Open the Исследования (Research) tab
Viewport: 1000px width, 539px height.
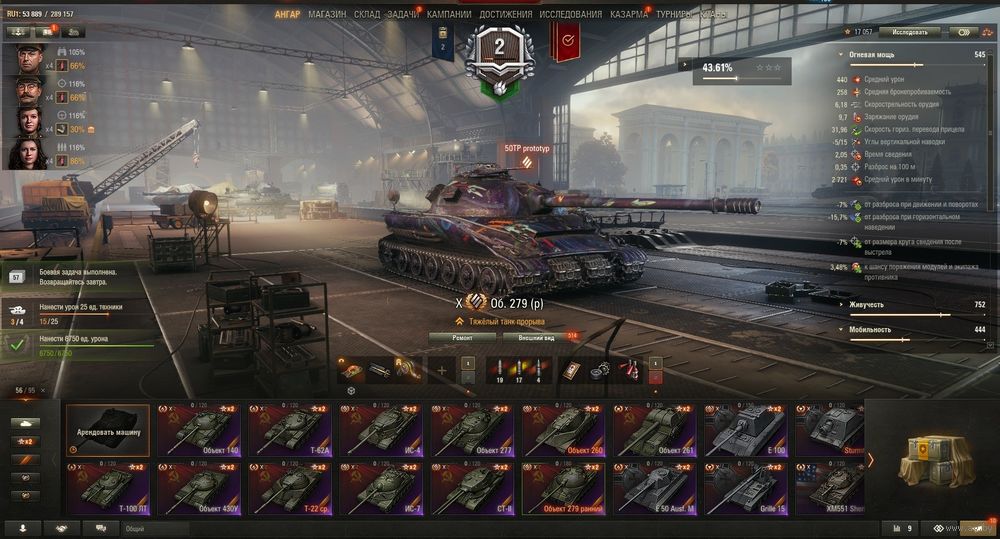571,15
